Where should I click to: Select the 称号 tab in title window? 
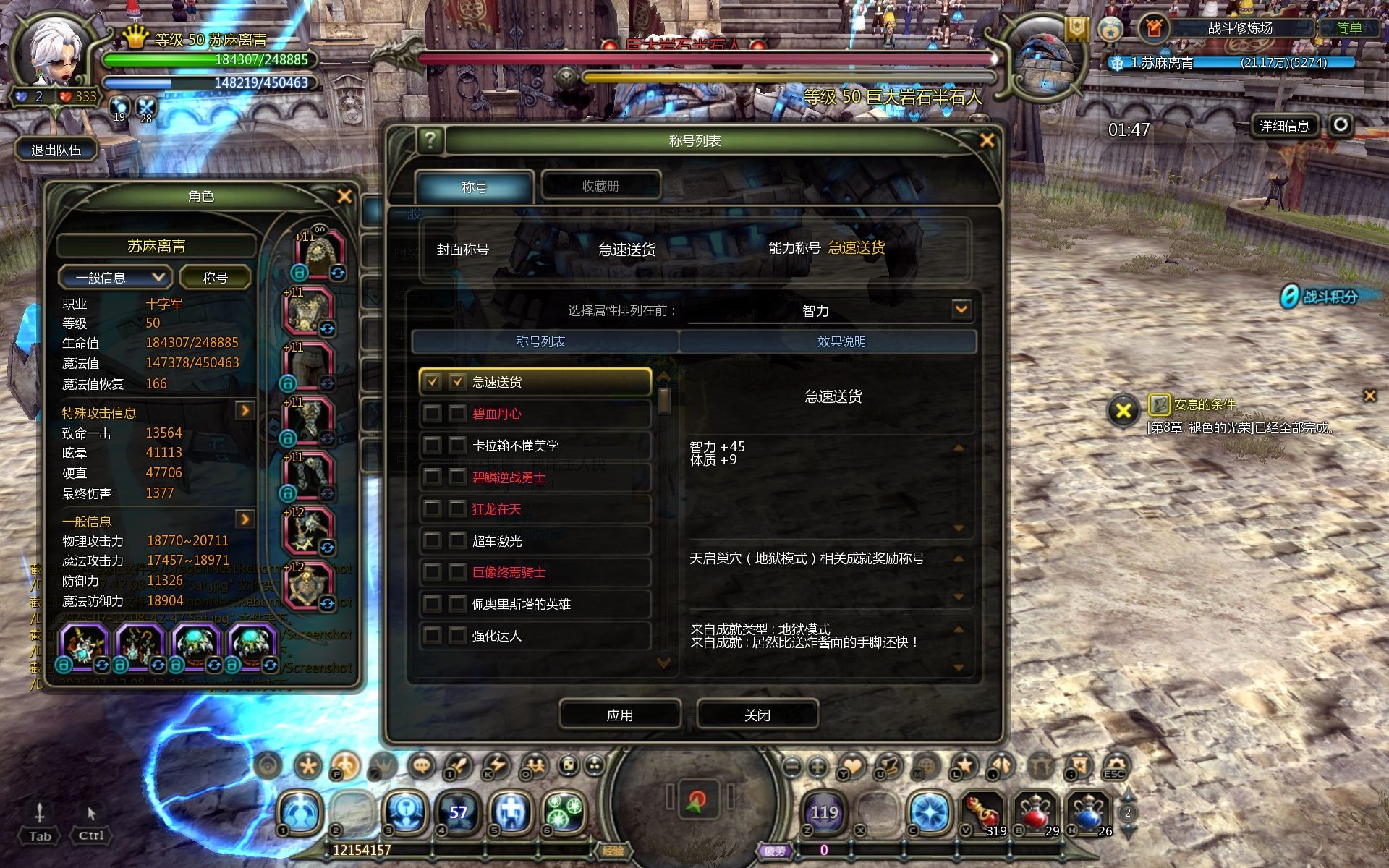475,187
